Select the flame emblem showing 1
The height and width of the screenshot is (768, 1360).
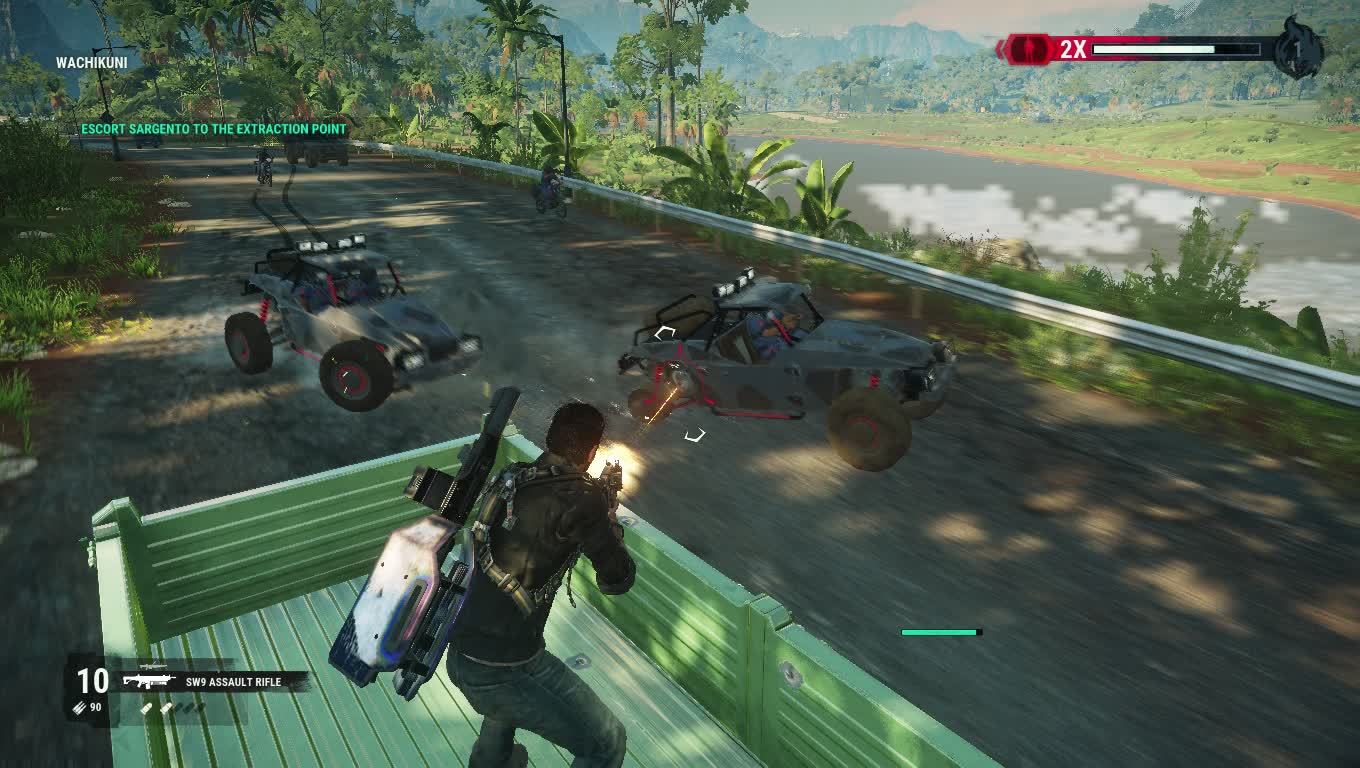pyautogui.click(x=1297, y=49)
